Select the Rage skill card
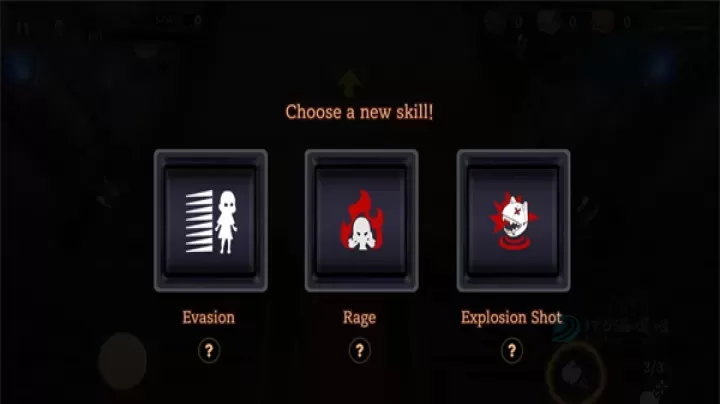Viewport: 720px width, 404px height. point(361,221)
